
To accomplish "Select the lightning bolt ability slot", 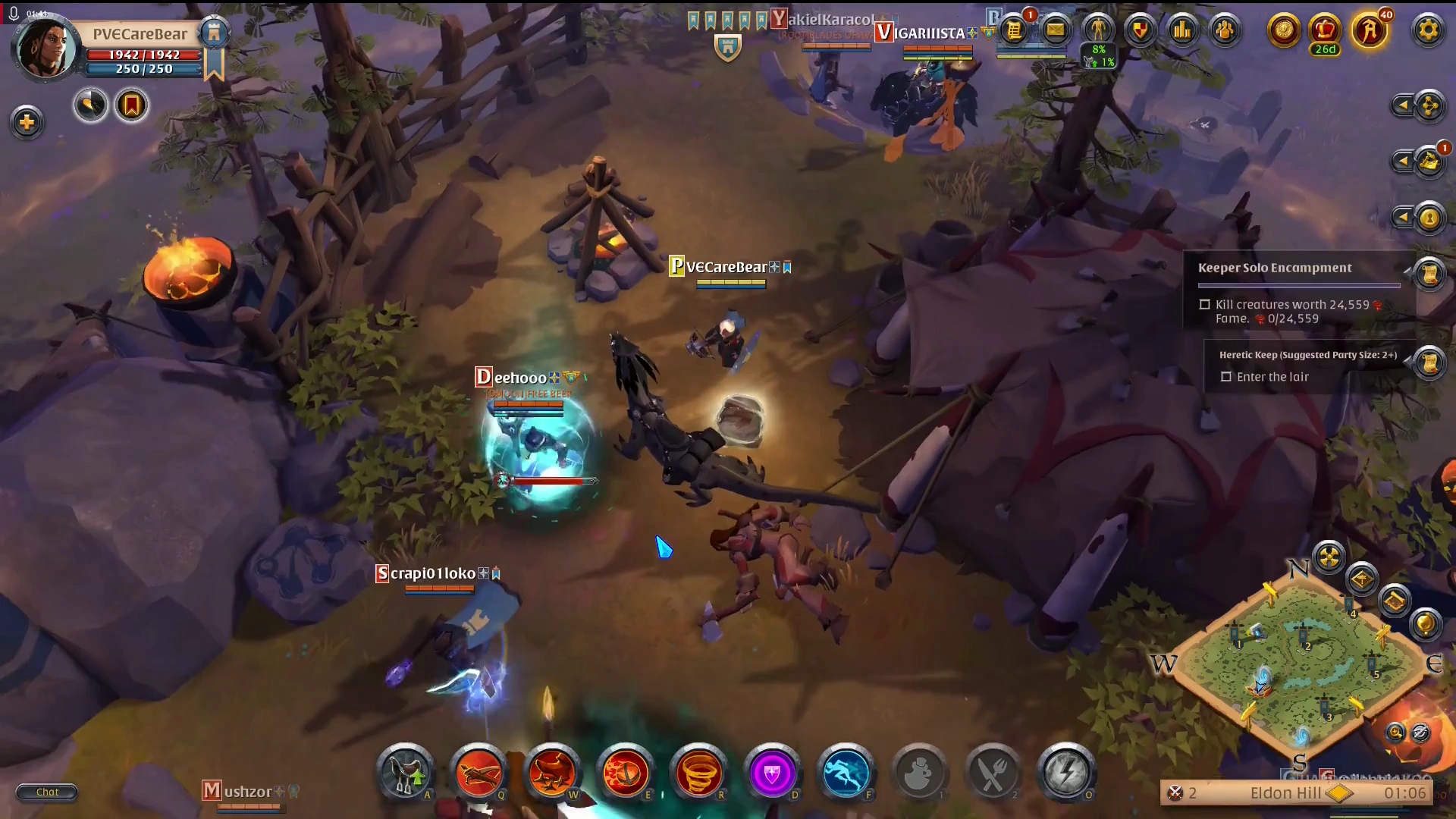I will [x=1065, y=773].
